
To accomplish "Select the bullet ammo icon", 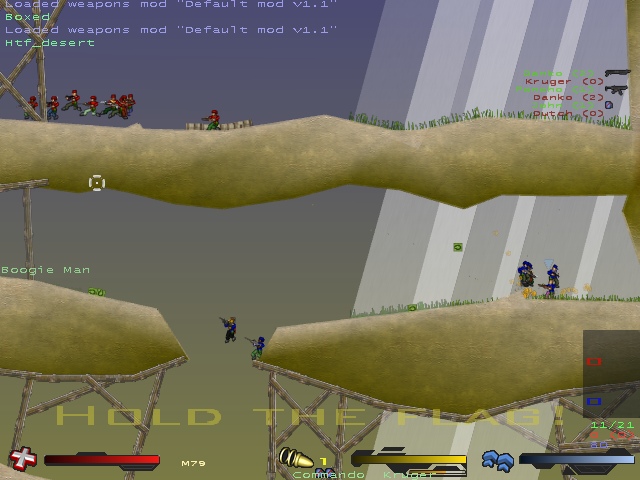I will click(295, 460).
